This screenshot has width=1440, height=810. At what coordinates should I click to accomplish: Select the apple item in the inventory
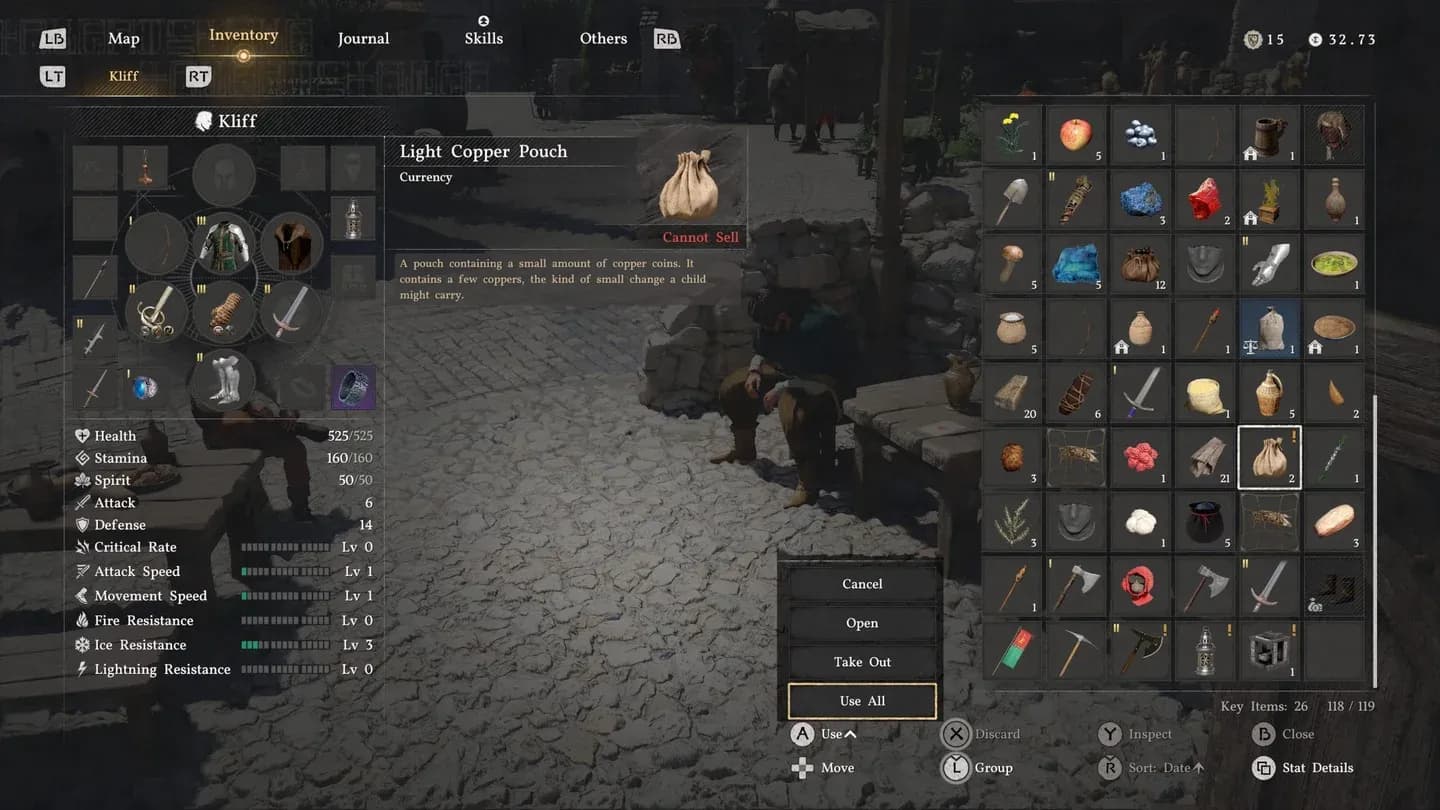1075,135
